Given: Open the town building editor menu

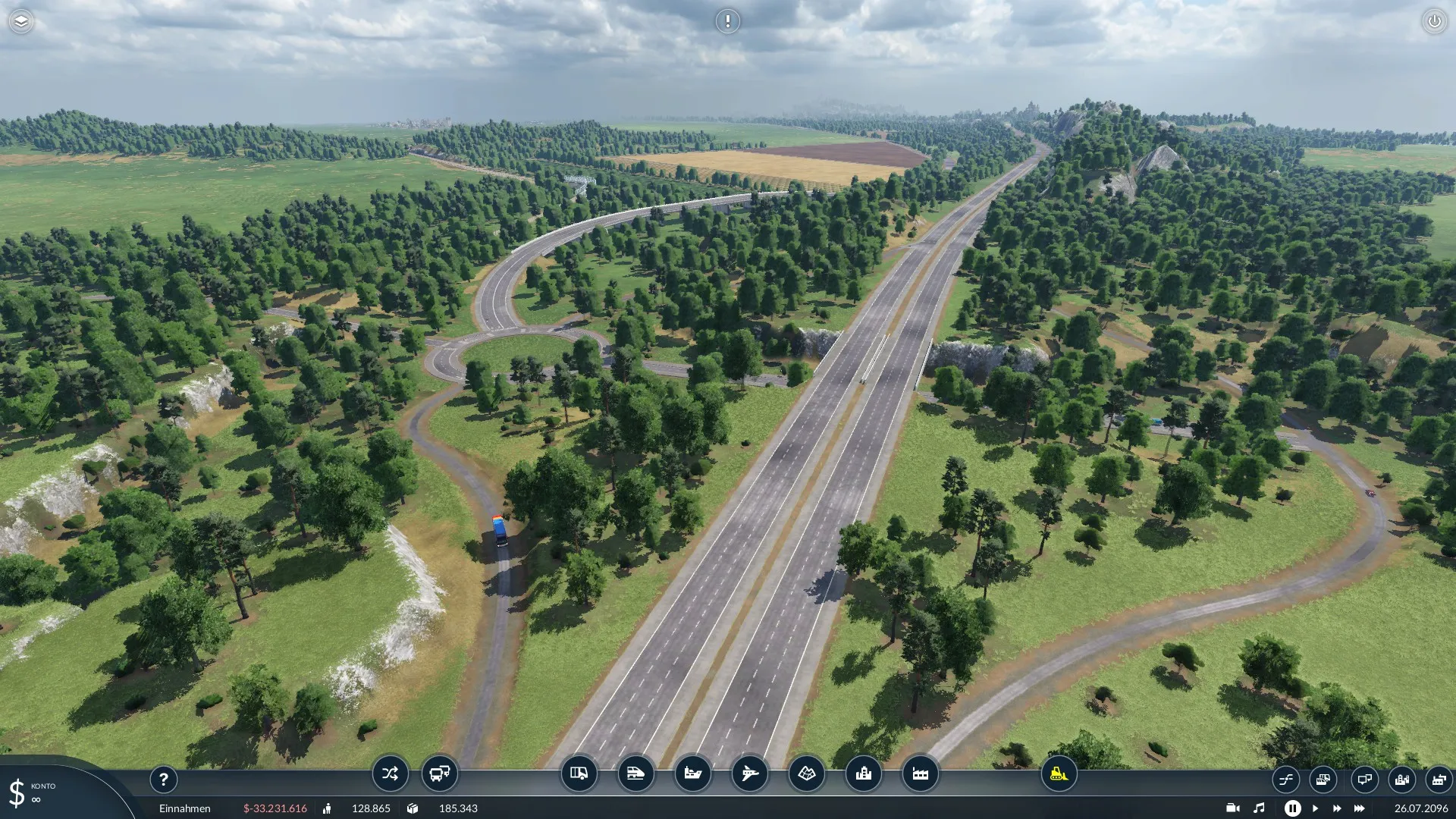Looking at the screenshot, I should (x=863, y=773).
